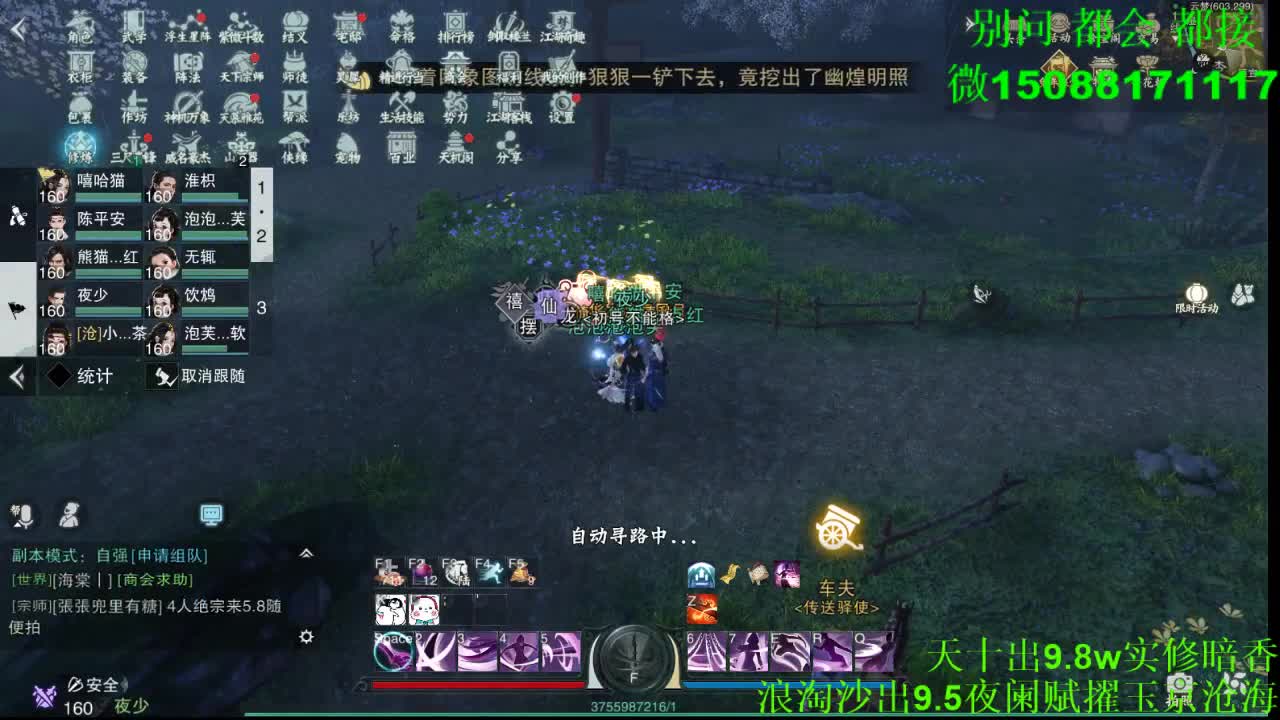Viewport: 1280px width, 720px height.
Task: Switch team roster to page 3
Action: 261,308
